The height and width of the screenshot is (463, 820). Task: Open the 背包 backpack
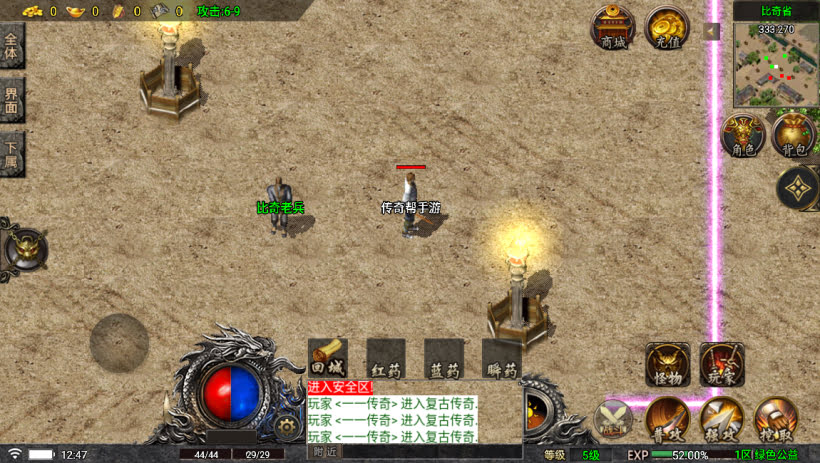794,136
